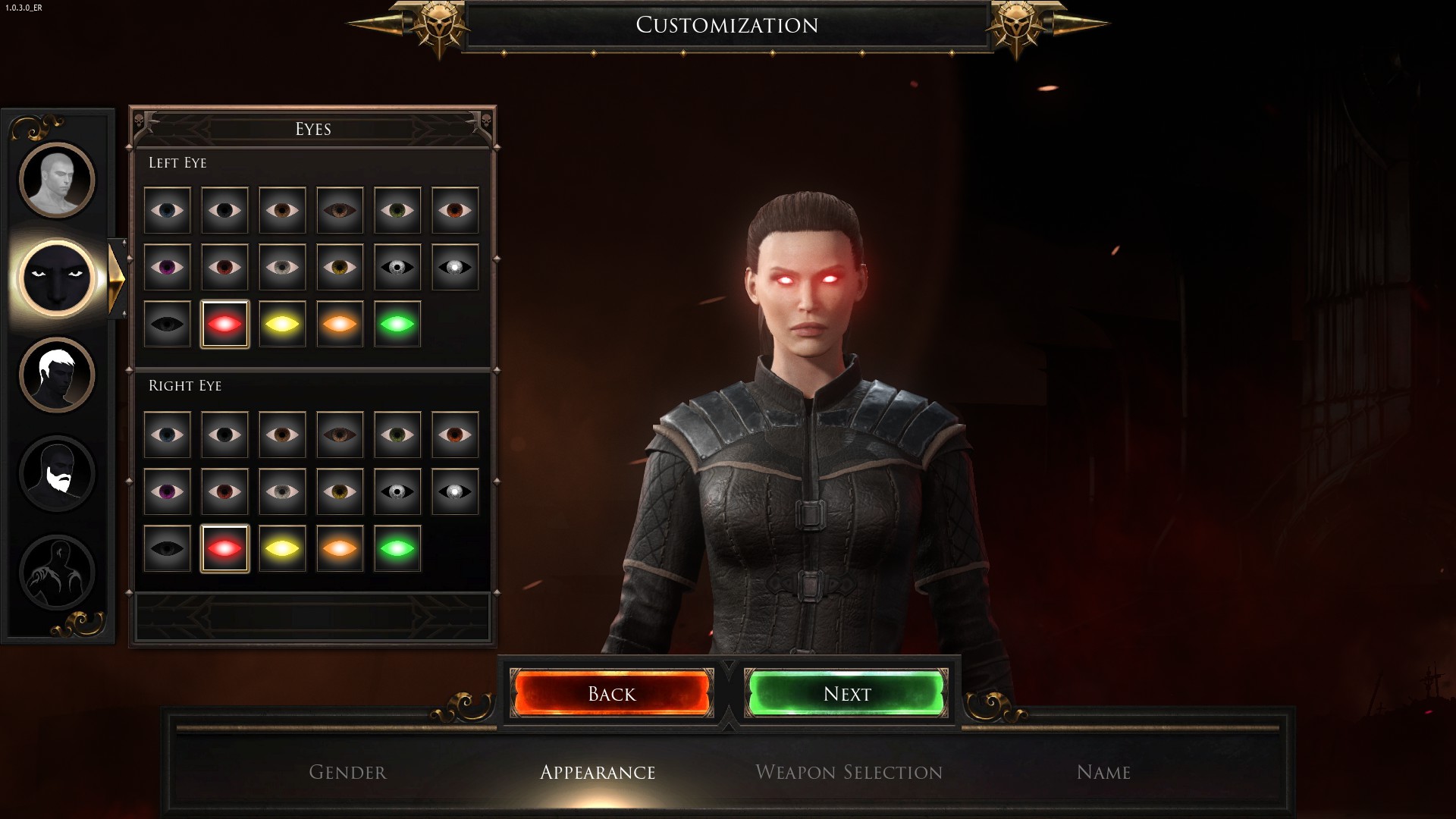Jump to the Gender step
The height and width of the screenshot is (819, 1456).
point(347,772)
